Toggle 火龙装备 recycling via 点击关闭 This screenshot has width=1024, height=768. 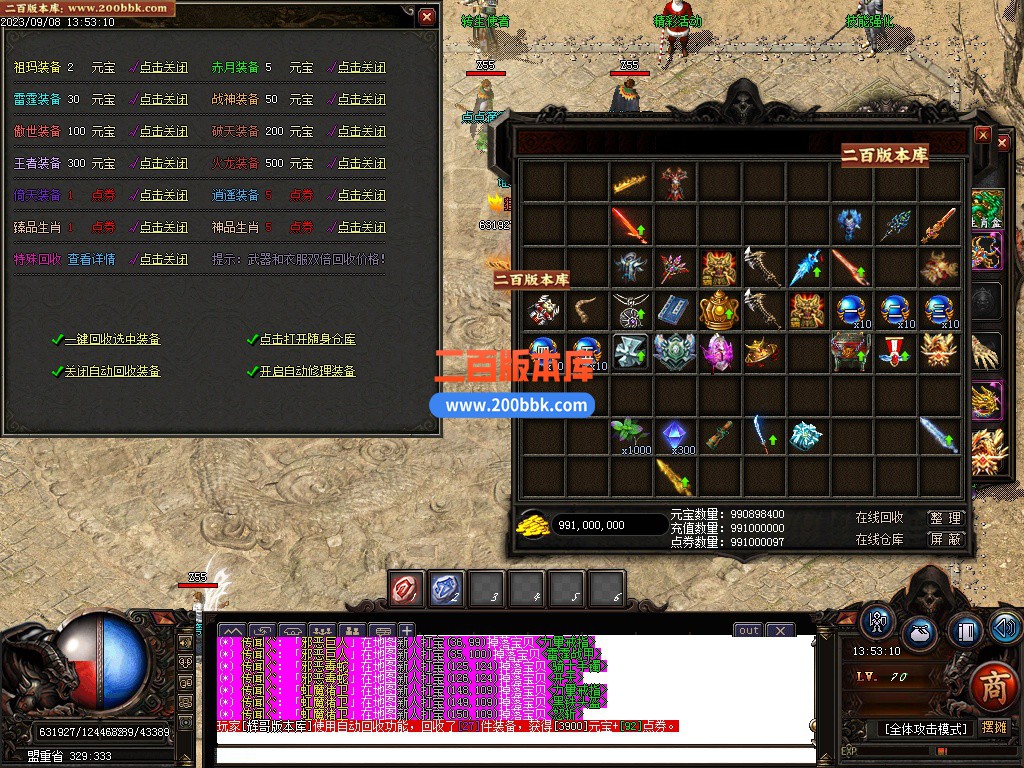click(361, 164)
